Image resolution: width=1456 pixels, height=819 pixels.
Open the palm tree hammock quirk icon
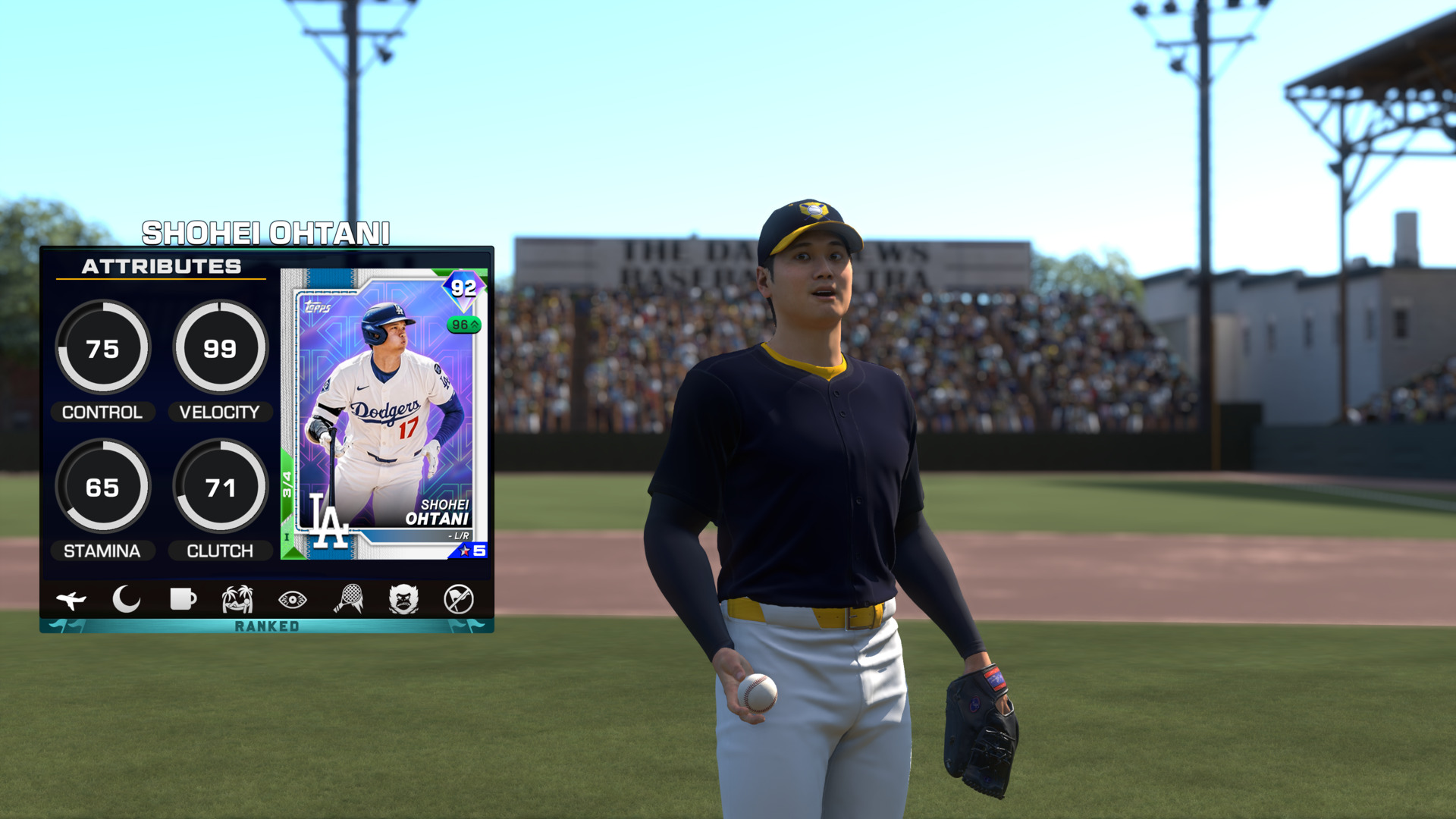237,599
